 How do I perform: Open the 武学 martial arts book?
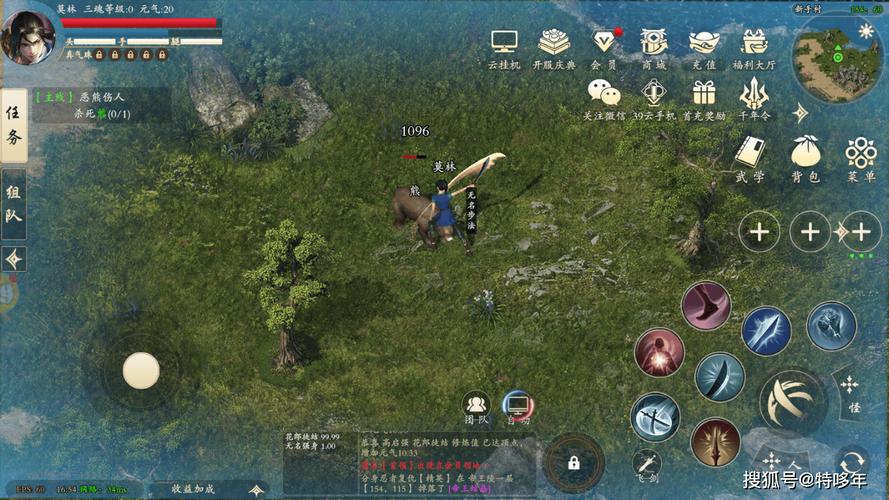coord(750,156)
